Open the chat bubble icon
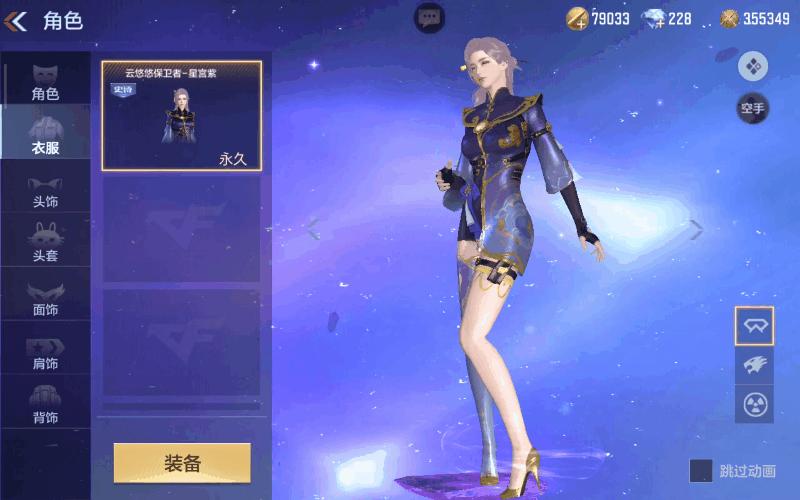 pyautogui.click(x=430, y=17)
